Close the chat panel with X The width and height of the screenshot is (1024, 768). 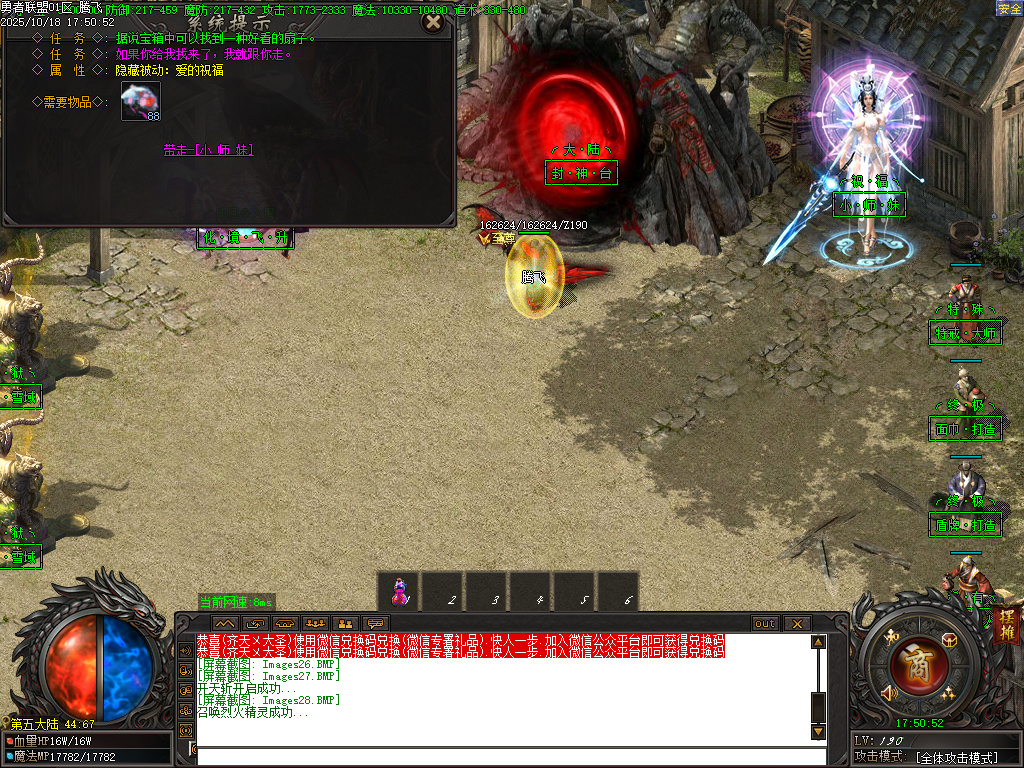796,623
